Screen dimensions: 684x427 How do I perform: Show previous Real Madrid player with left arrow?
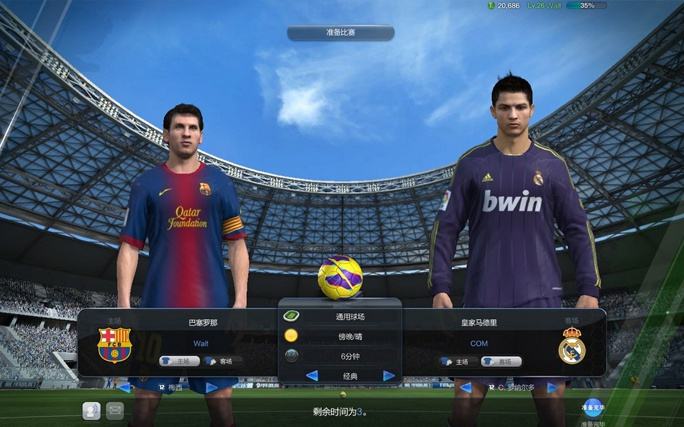[465, 387]
